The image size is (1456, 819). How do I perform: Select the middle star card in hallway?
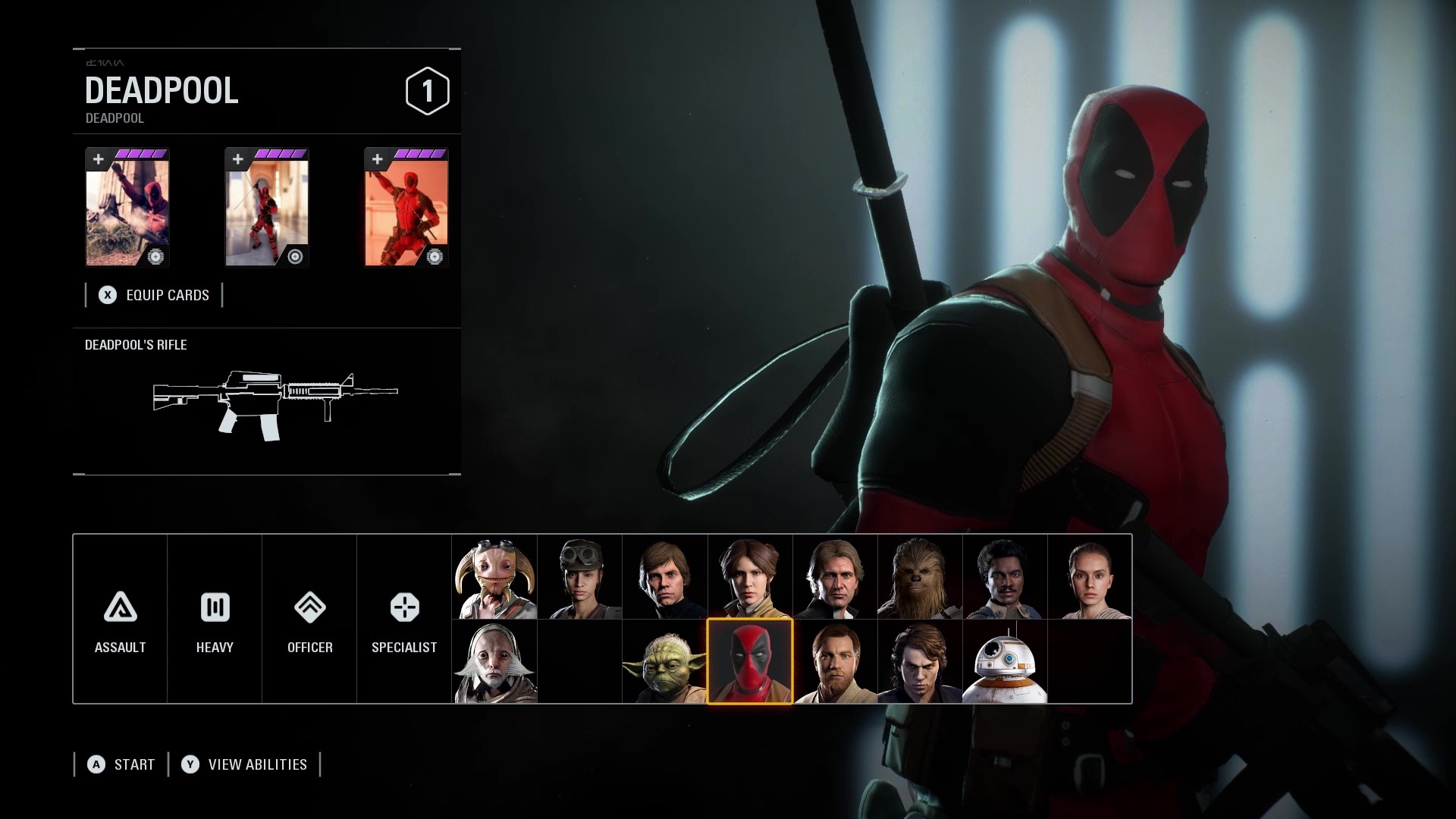coord(267,208)
